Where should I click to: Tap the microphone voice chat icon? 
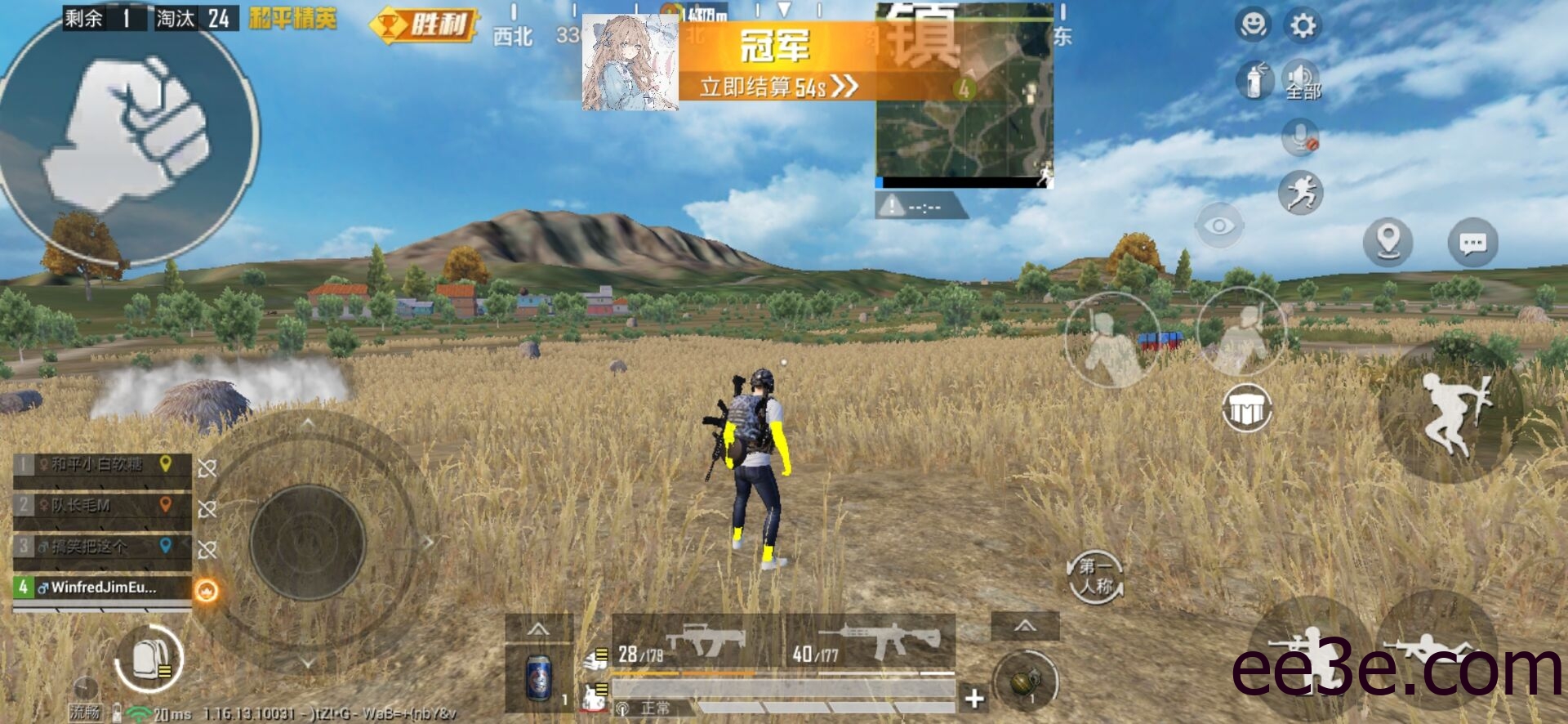1300,135
